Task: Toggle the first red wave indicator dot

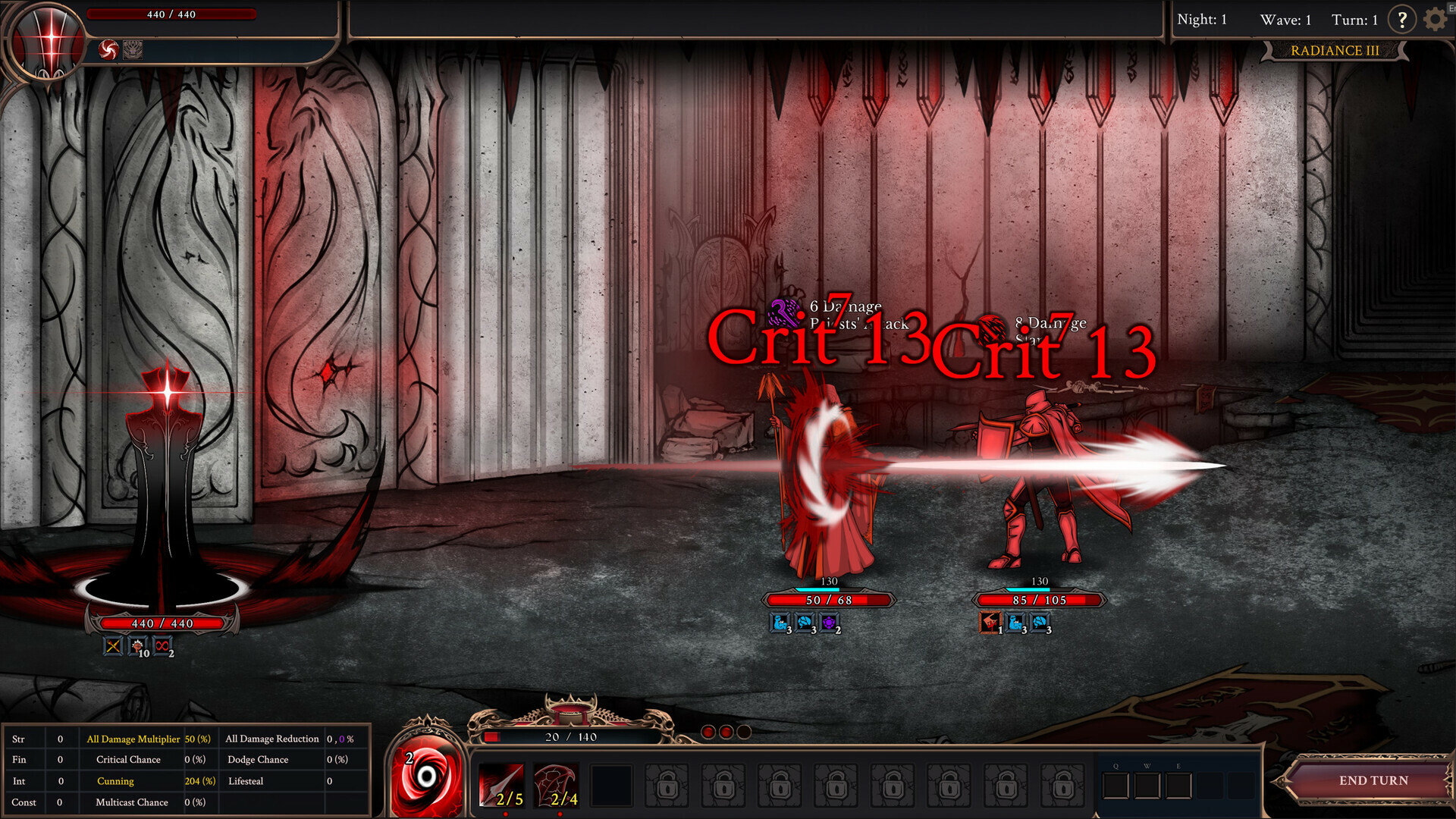Action: [x=708, y=732]
